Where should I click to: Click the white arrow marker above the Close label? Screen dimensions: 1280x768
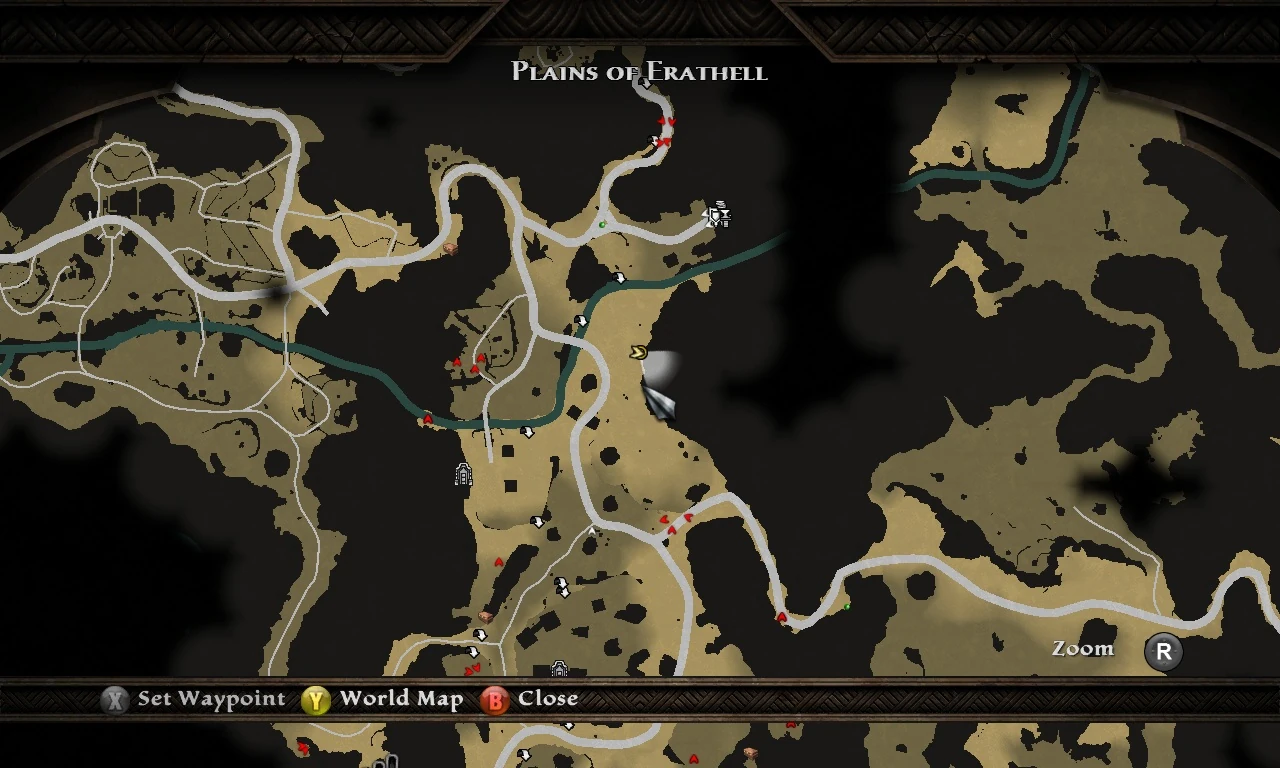(x=474, y=652)
